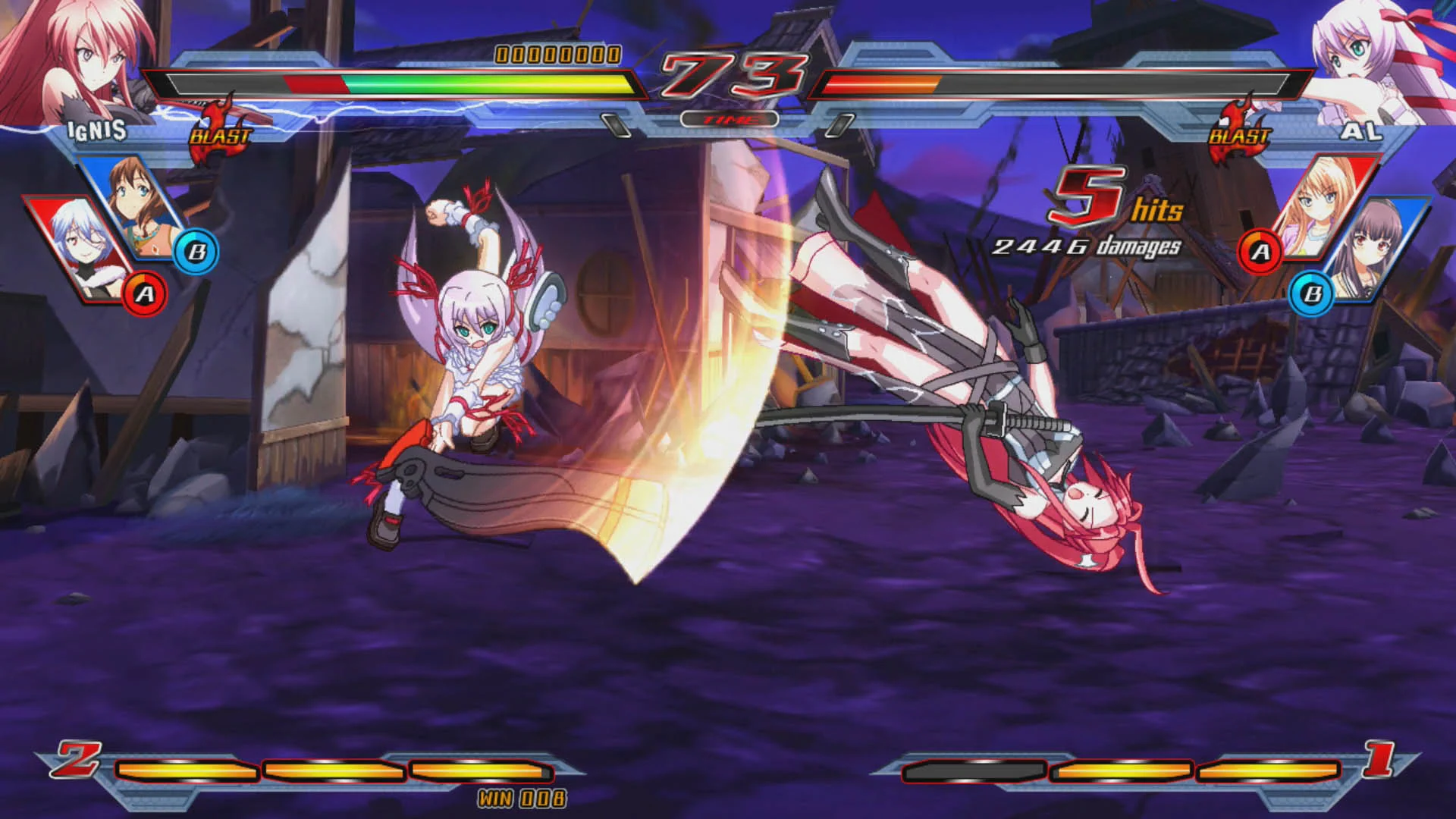Open the TIME label beneath the timer
The image size is (1456, 819).
730,118
